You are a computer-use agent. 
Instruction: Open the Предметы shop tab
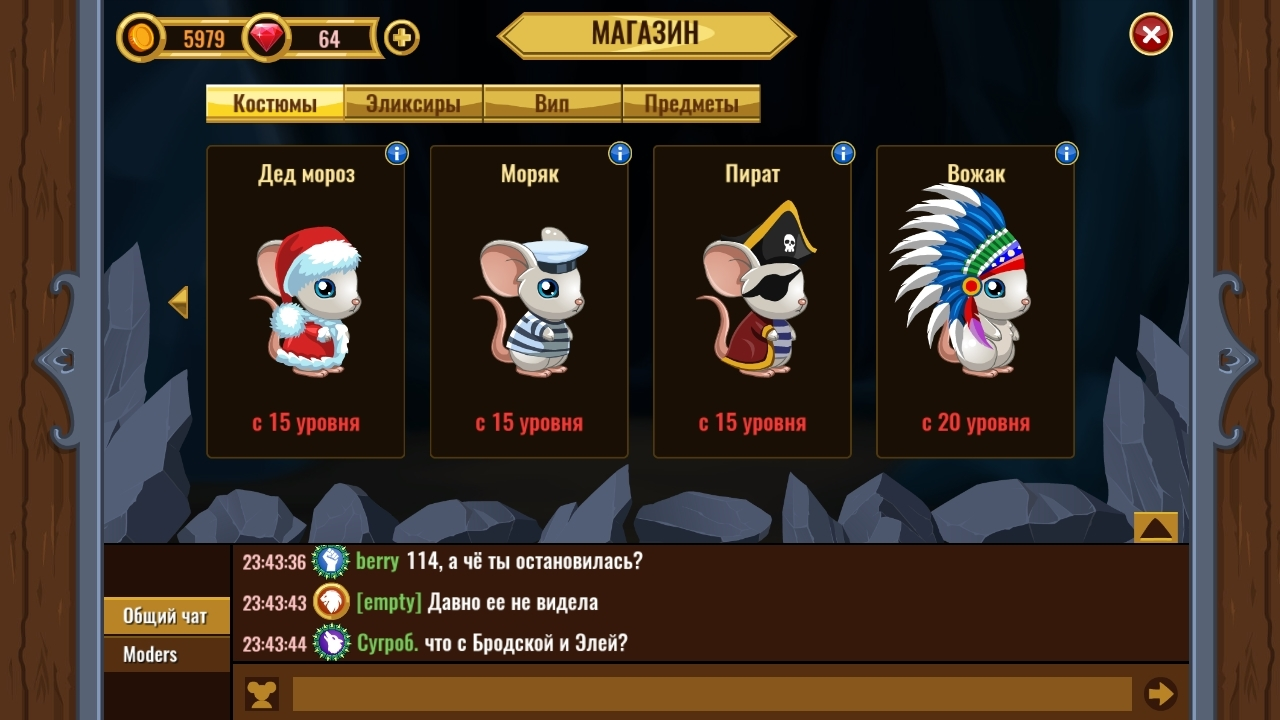(x=692, y=101)
